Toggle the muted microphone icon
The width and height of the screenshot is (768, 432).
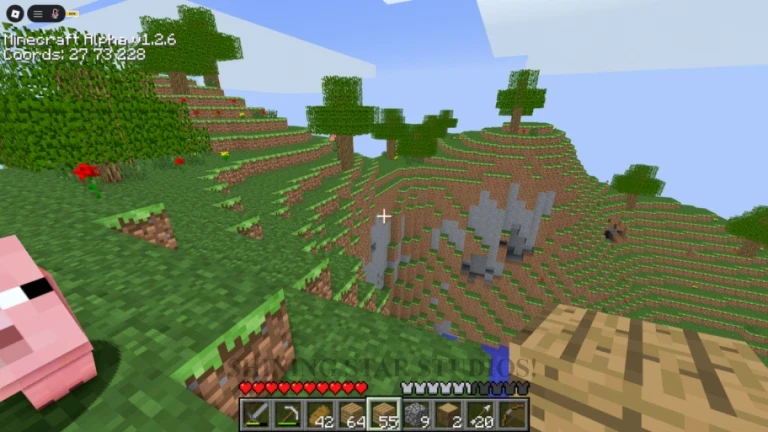55,14
